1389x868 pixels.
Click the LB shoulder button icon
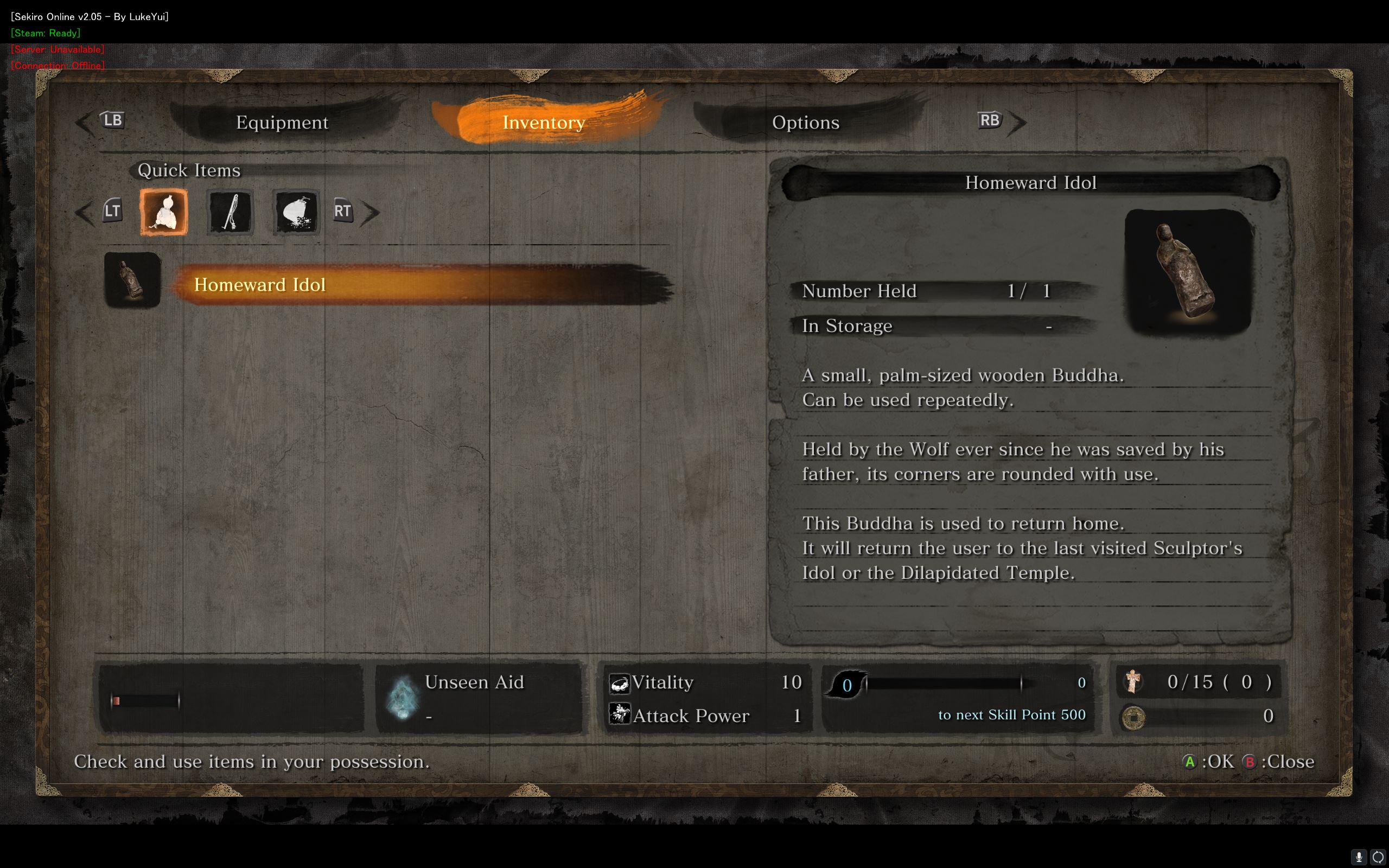pyautogui.click(x=112, y=120)
